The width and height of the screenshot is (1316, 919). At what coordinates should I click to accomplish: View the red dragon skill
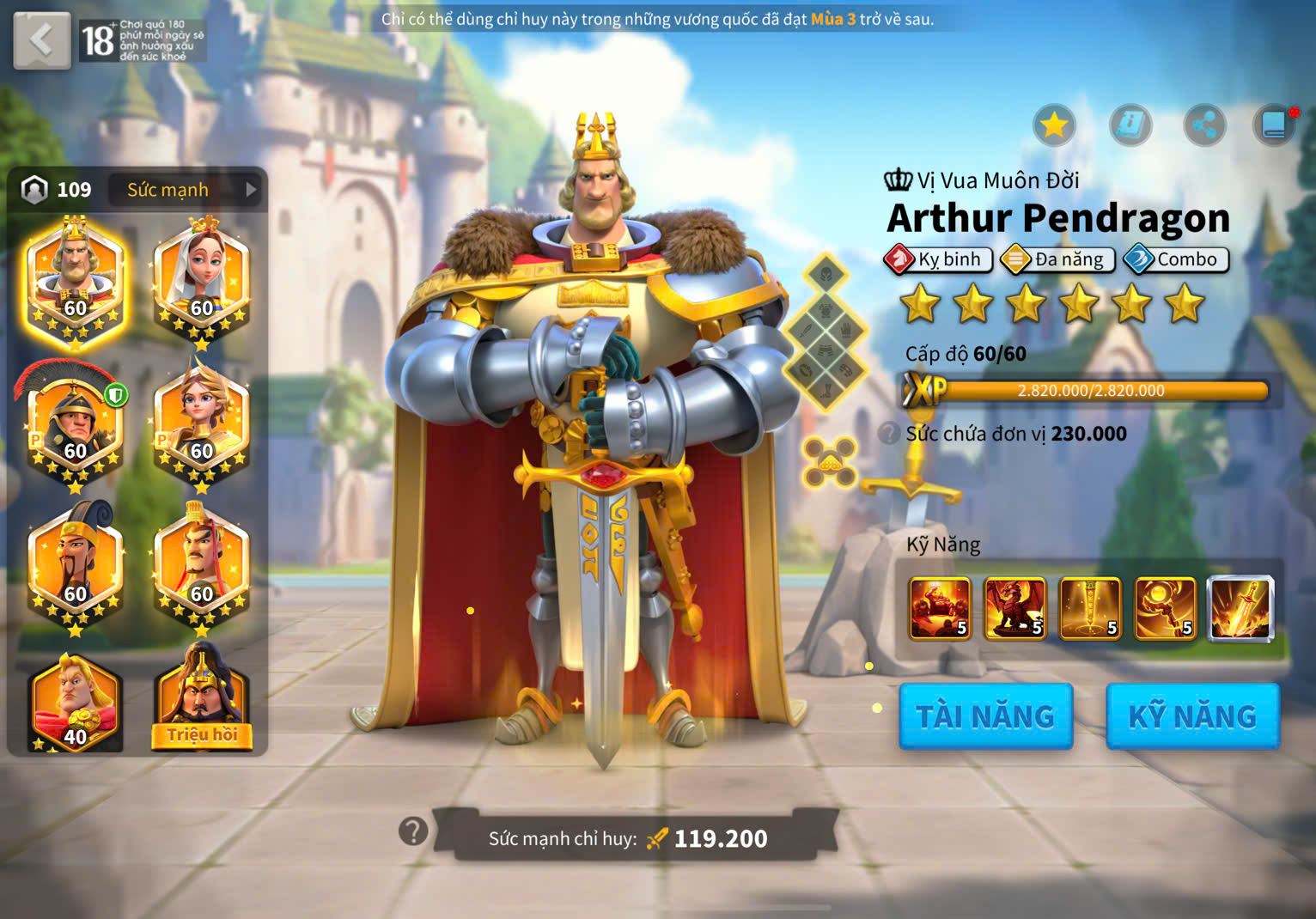coord(1015,609)
